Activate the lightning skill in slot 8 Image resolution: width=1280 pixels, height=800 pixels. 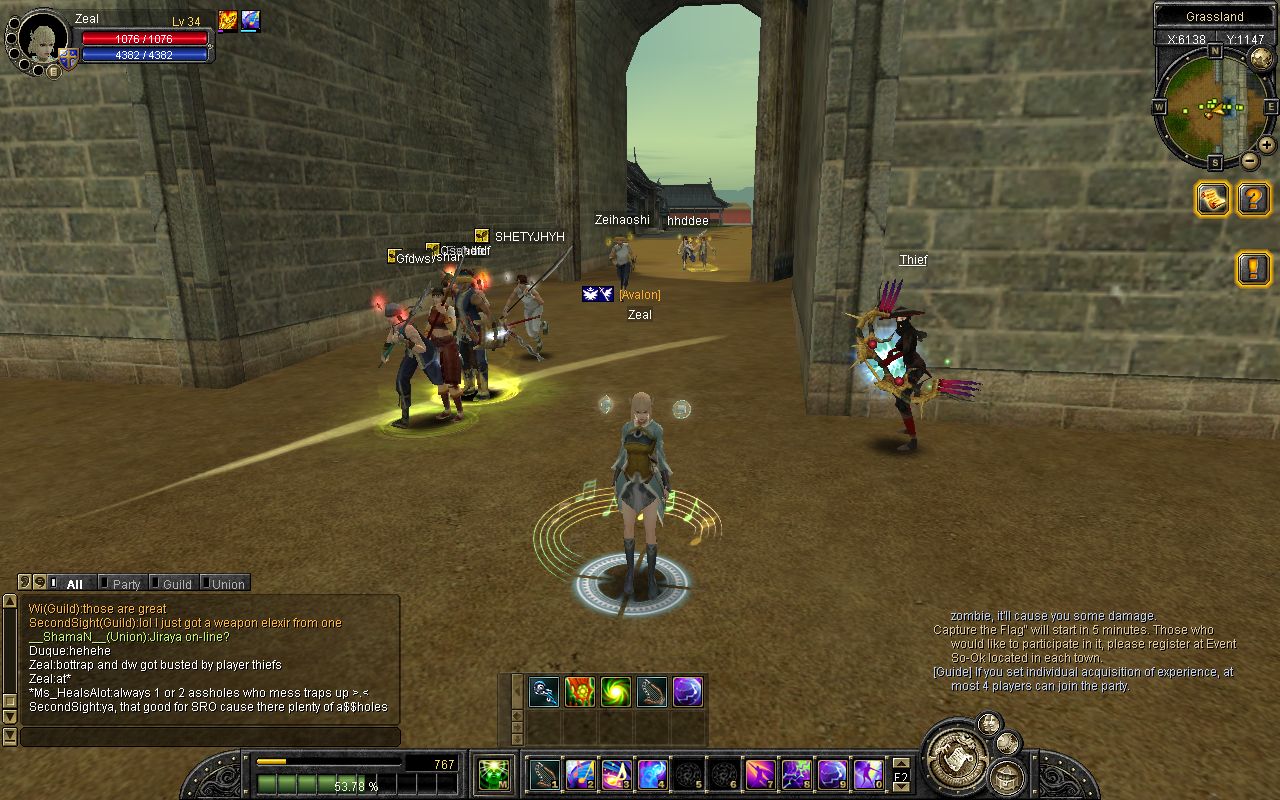click(x=797, y=774)
